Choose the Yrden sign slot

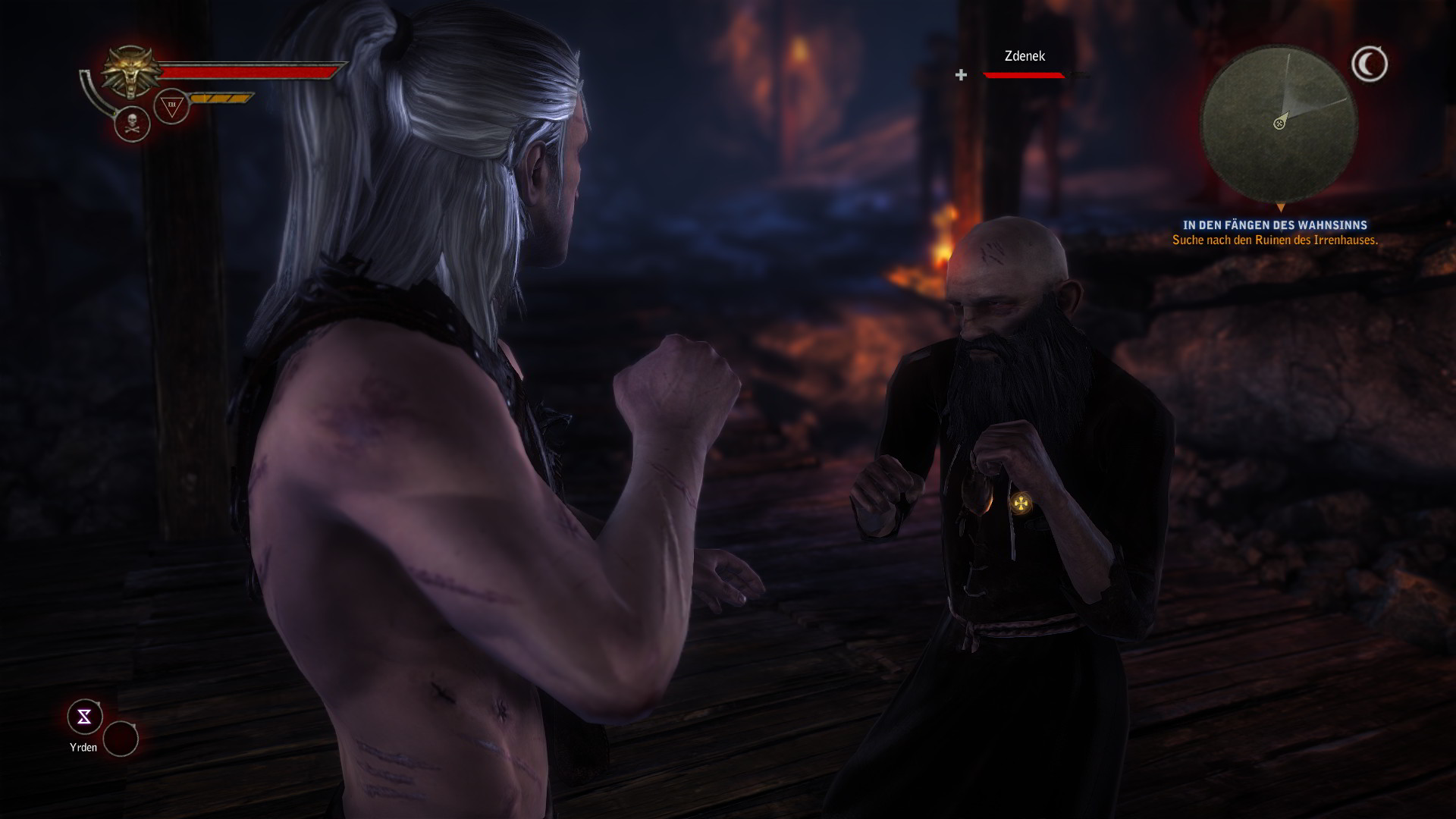pos(84,717)
